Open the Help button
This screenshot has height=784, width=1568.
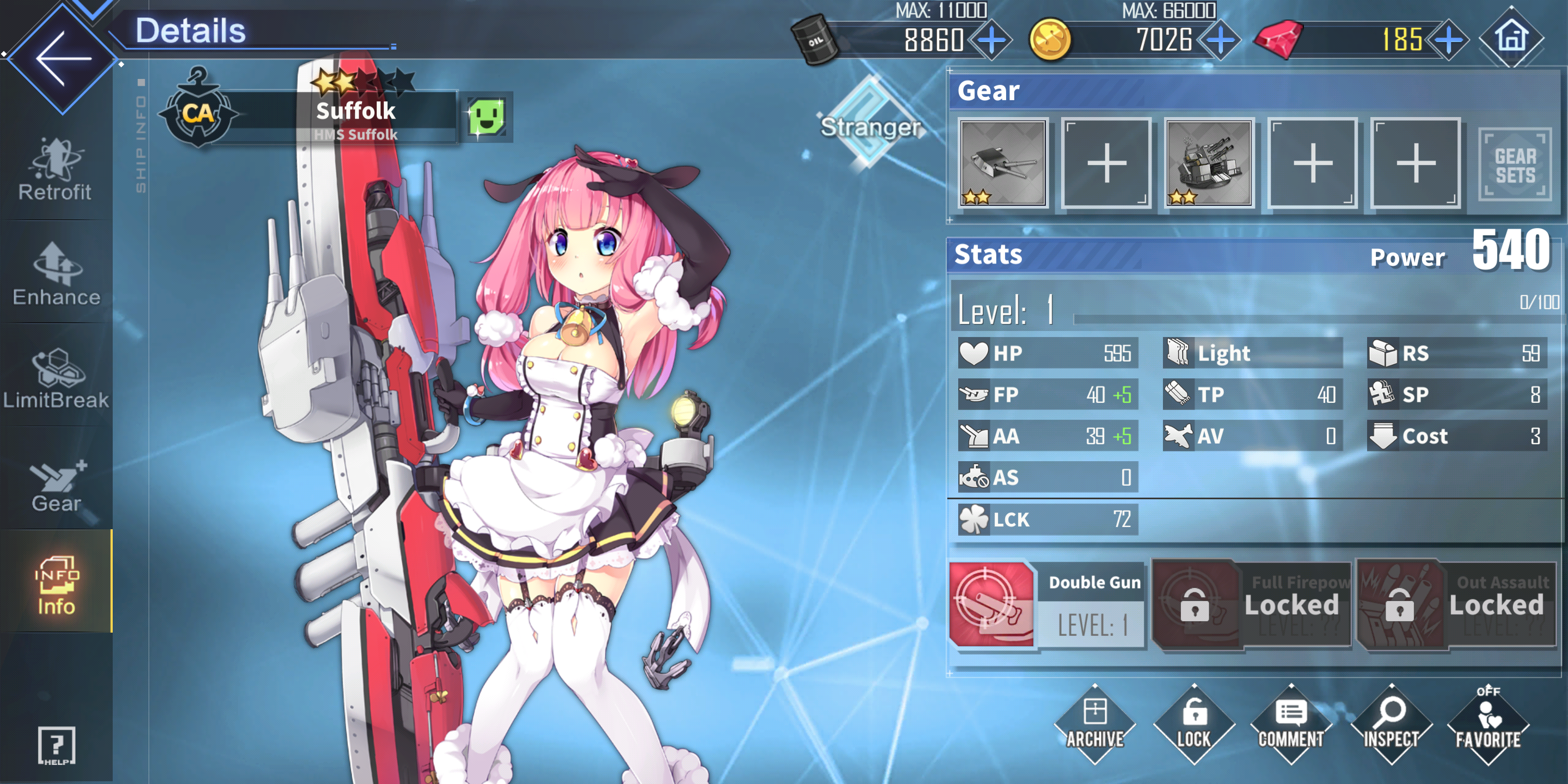tap(57, 745)
